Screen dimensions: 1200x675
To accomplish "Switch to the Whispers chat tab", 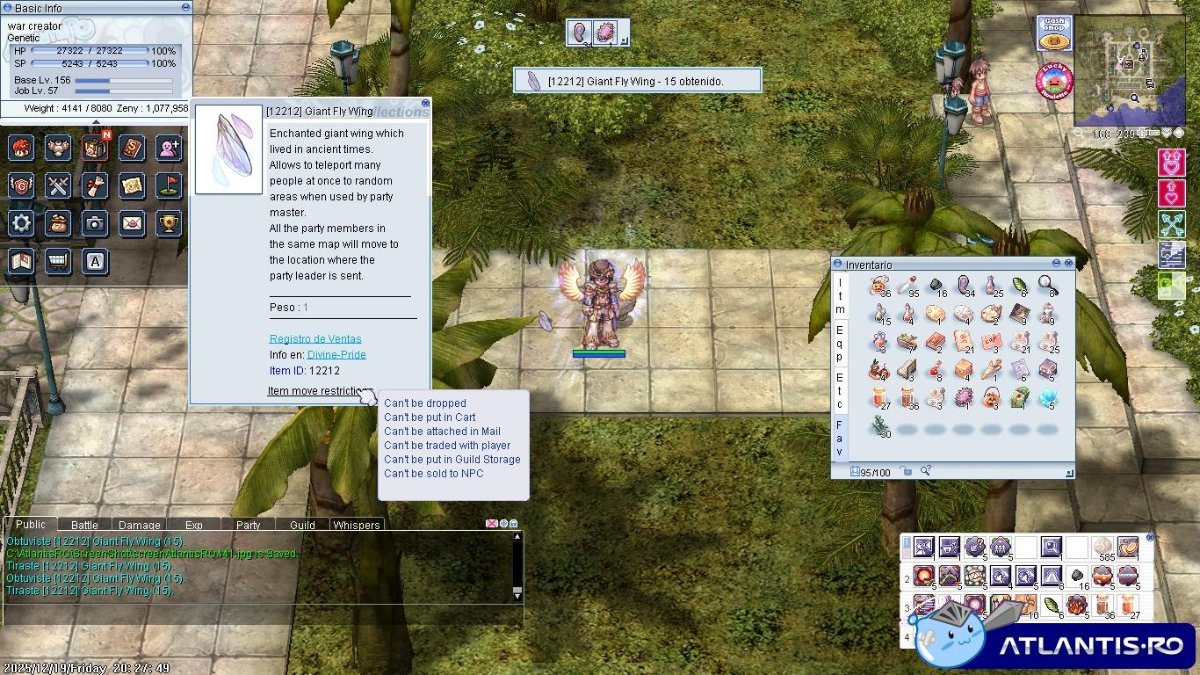I will (x=356, y=525).
